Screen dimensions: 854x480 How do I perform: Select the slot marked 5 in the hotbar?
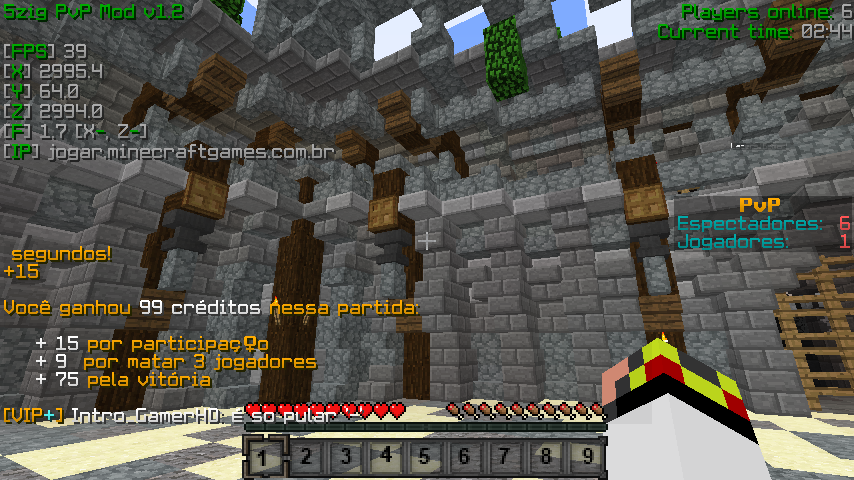[425, 458]
